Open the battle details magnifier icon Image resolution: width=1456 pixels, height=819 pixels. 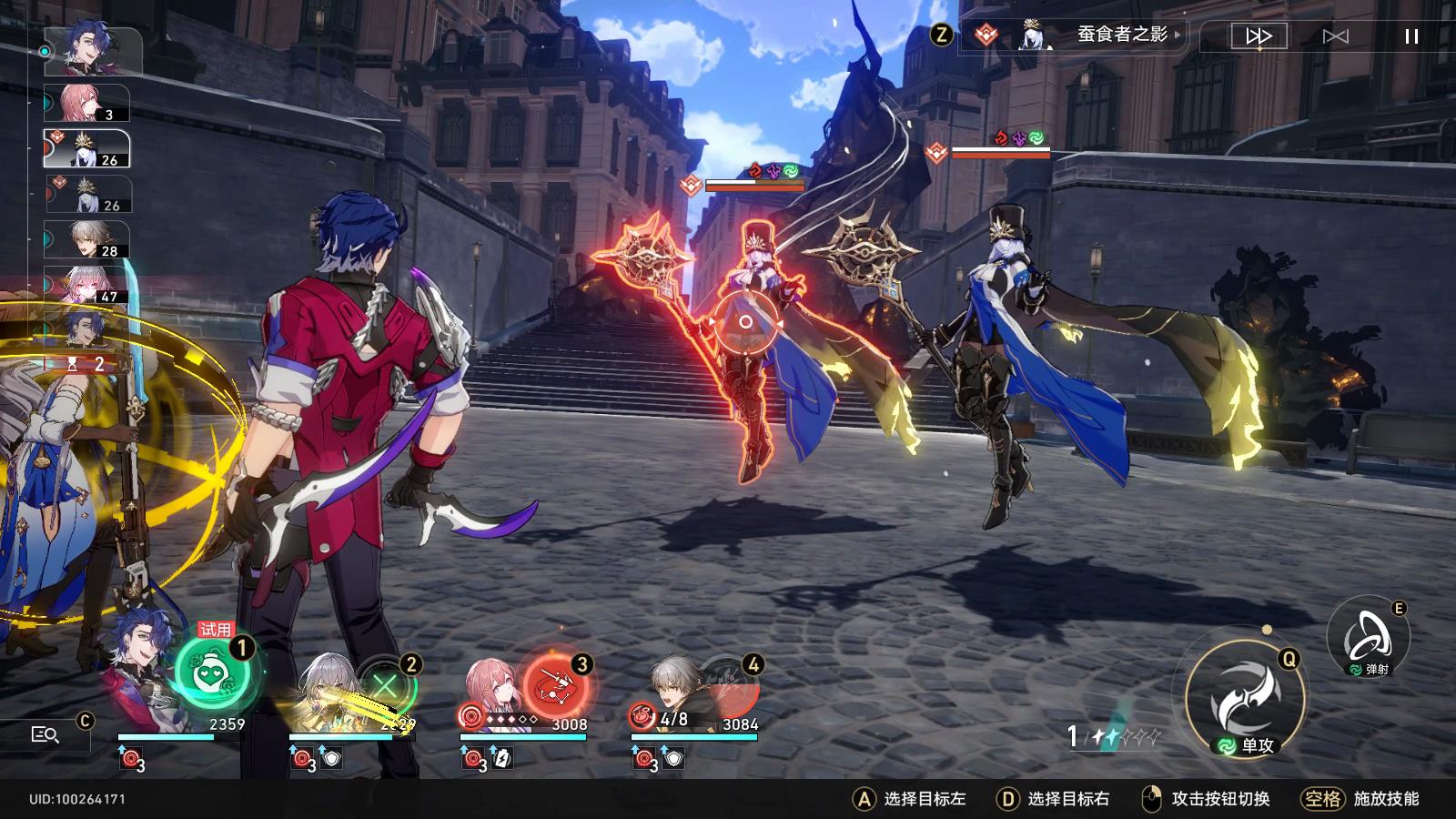click(x=45, y=734)
